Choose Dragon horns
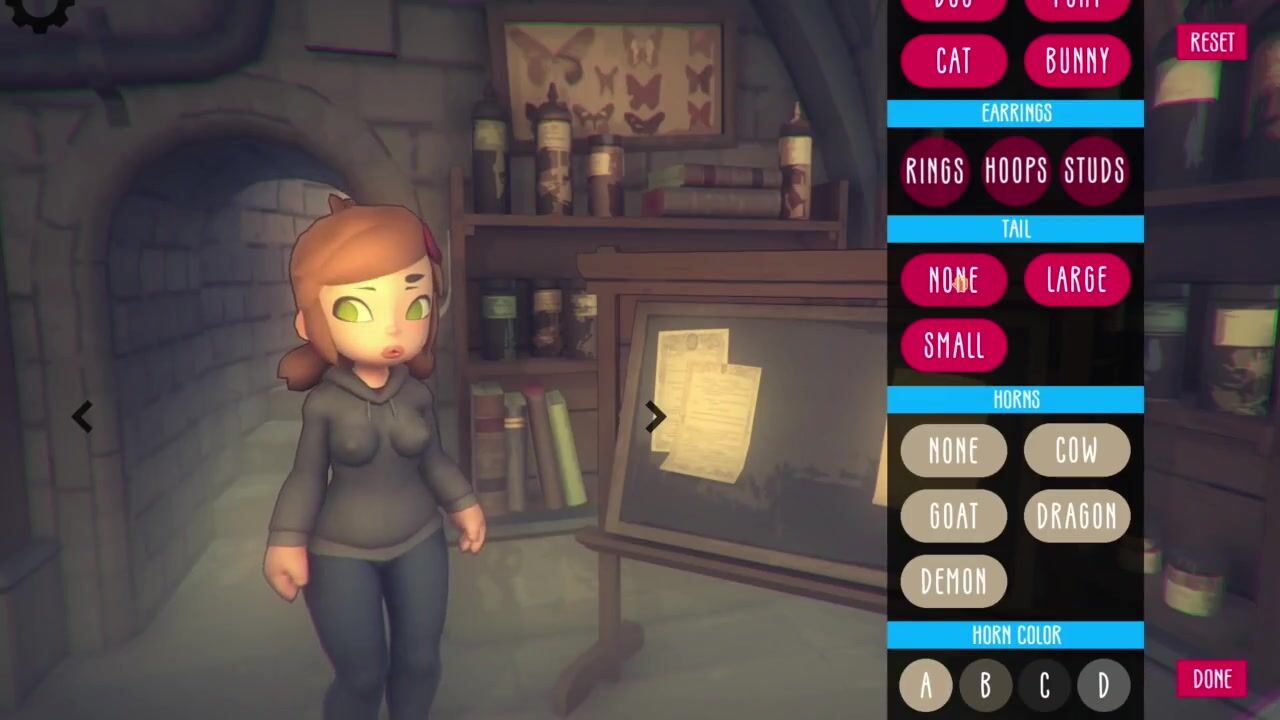This screenshot has height=720, width=1280. point(1077,515)
